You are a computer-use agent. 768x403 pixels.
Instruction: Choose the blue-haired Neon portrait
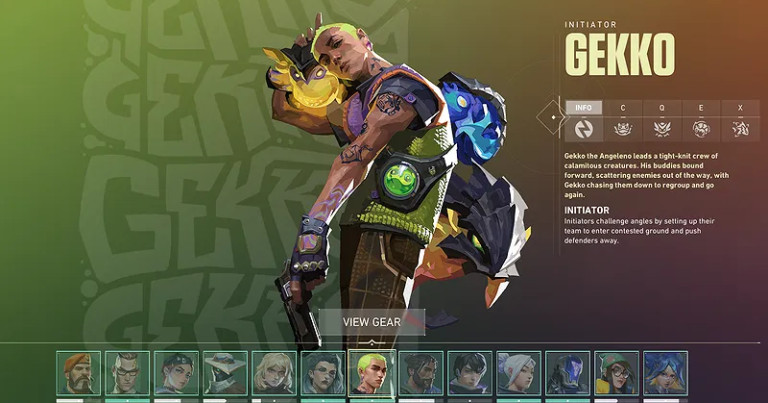pos(666,373)
